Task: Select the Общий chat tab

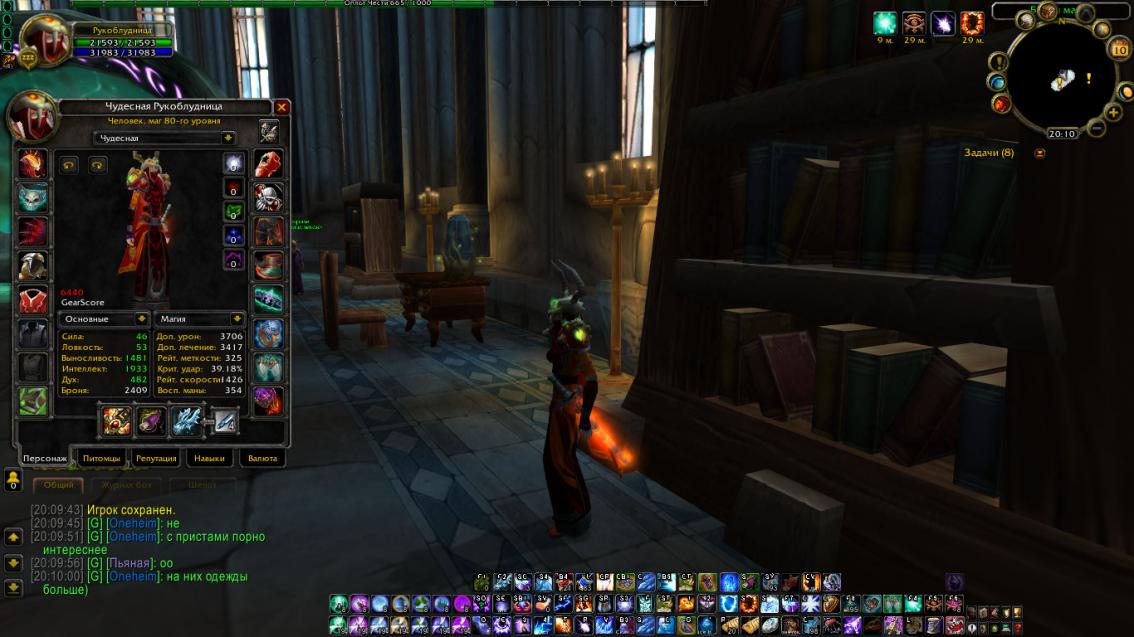Action: pyautogui.click(x=59, y=485)
